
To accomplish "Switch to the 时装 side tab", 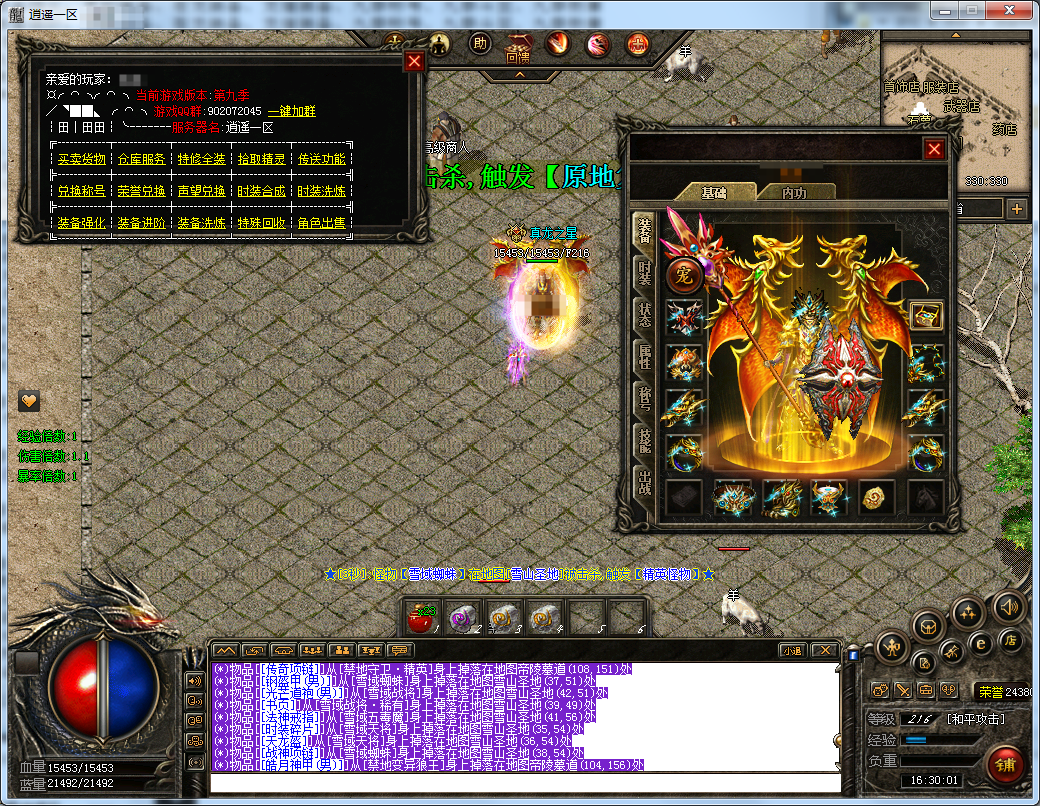I will 645,273.
